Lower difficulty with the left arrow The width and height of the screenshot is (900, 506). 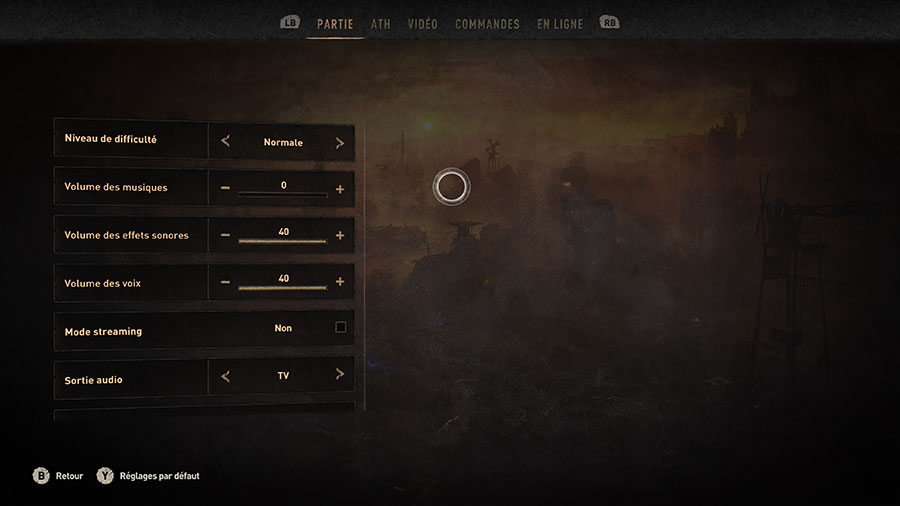click(225, 142)
